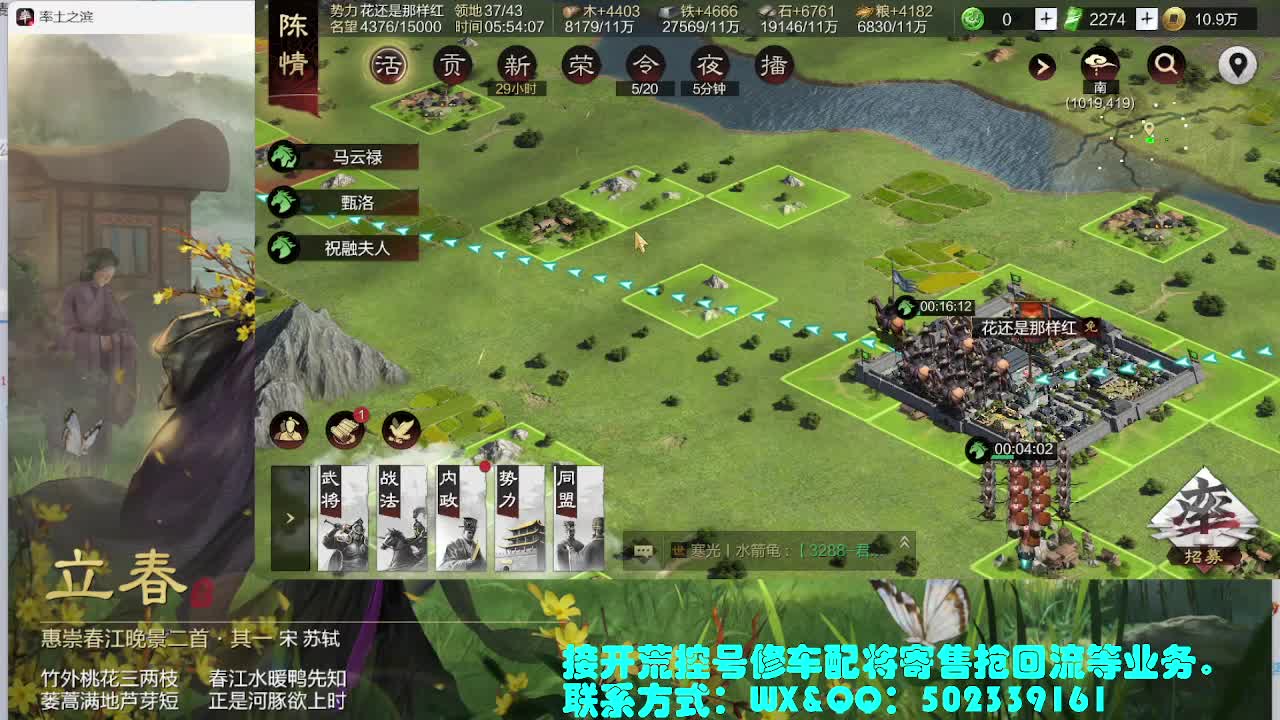Open the 活 activities tab
Viewport: 1280px width, 720px height.
388,68
